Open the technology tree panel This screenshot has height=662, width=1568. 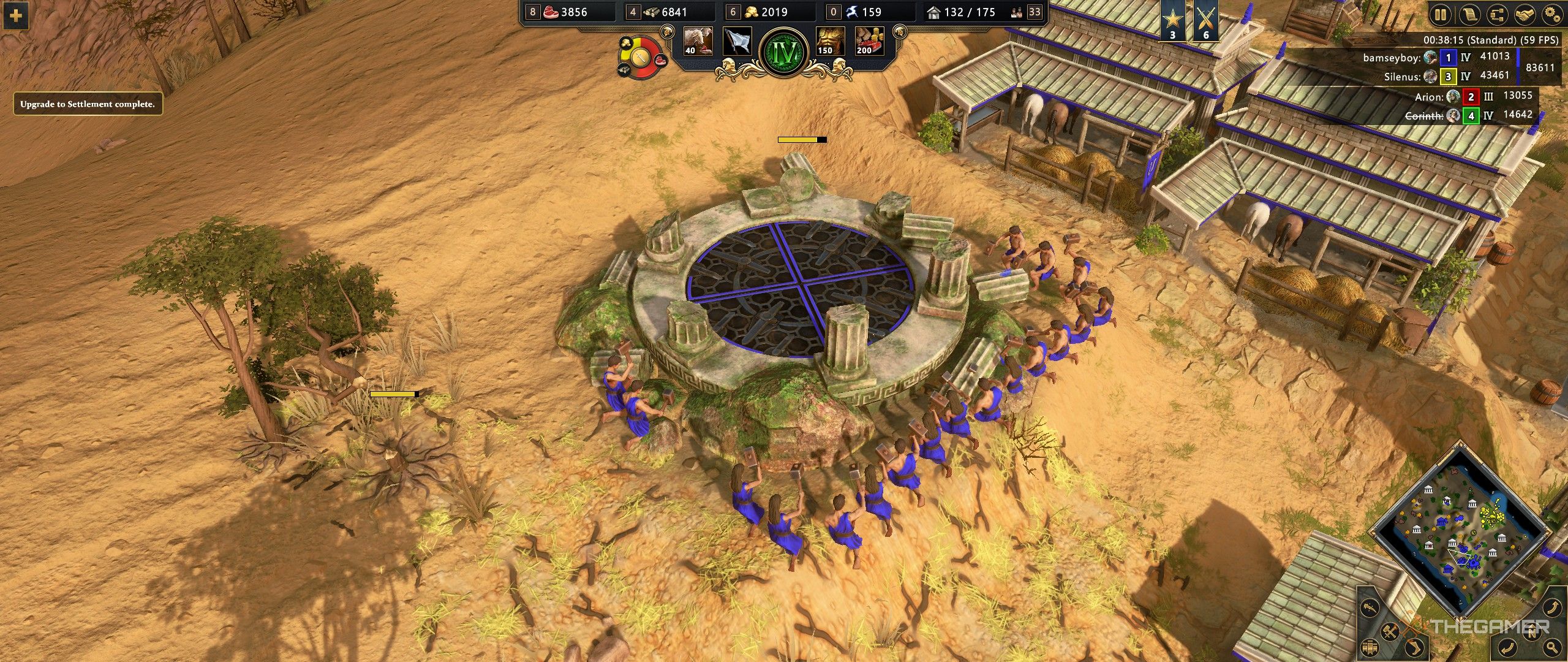click(1497, 15)
